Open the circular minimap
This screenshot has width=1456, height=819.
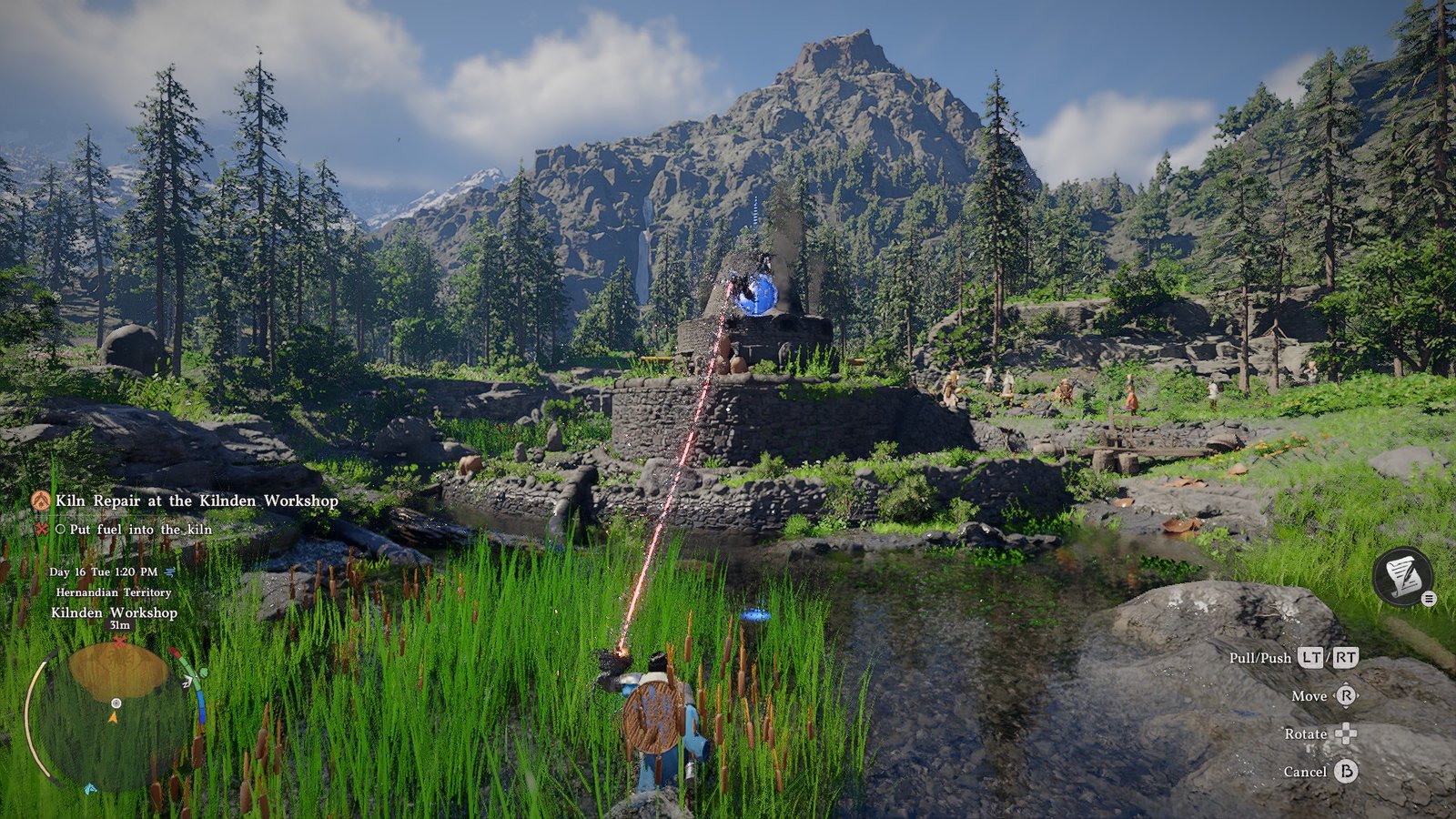coord(115,715)
